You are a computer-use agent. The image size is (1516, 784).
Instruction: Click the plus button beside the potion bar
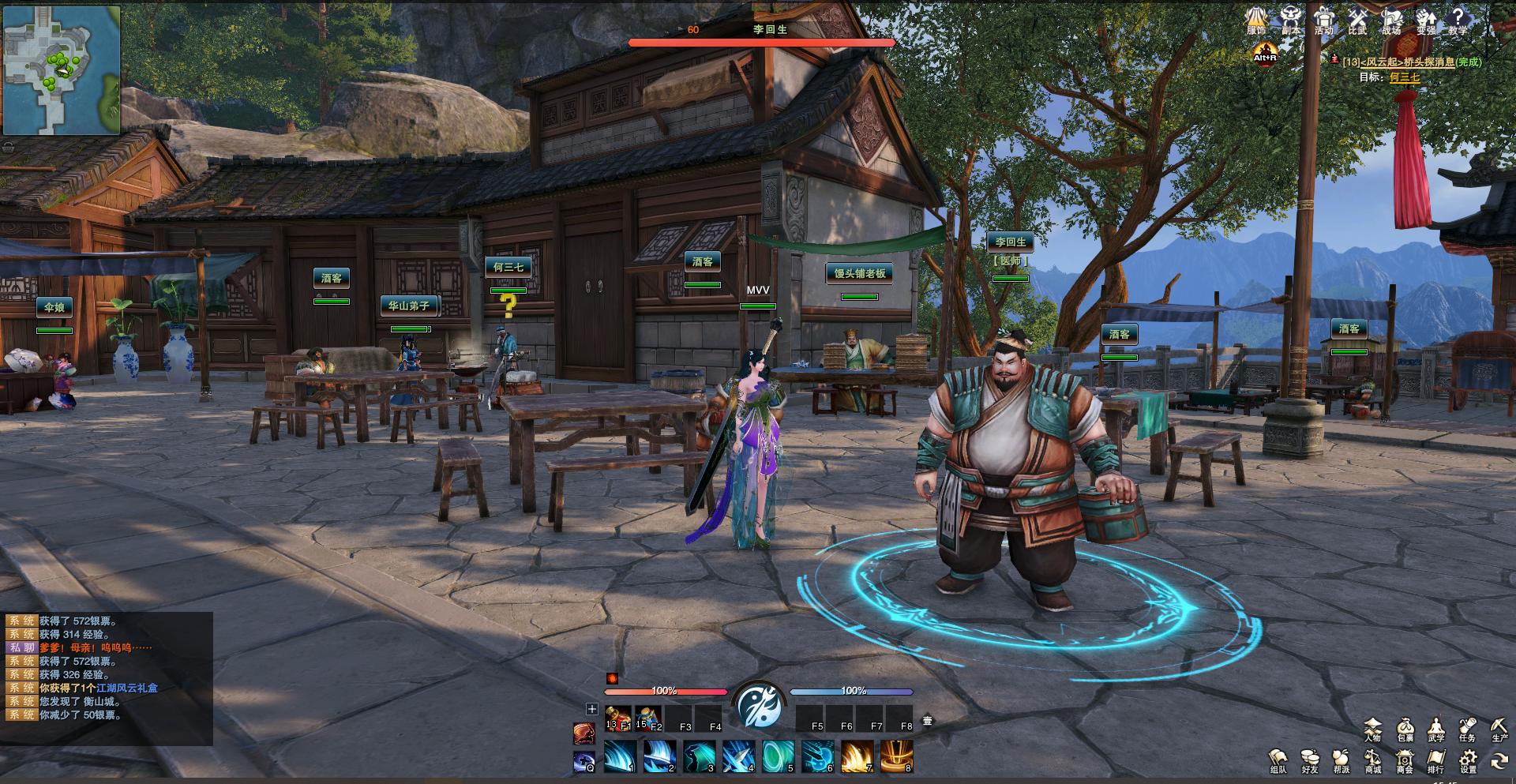coord(591,709)
